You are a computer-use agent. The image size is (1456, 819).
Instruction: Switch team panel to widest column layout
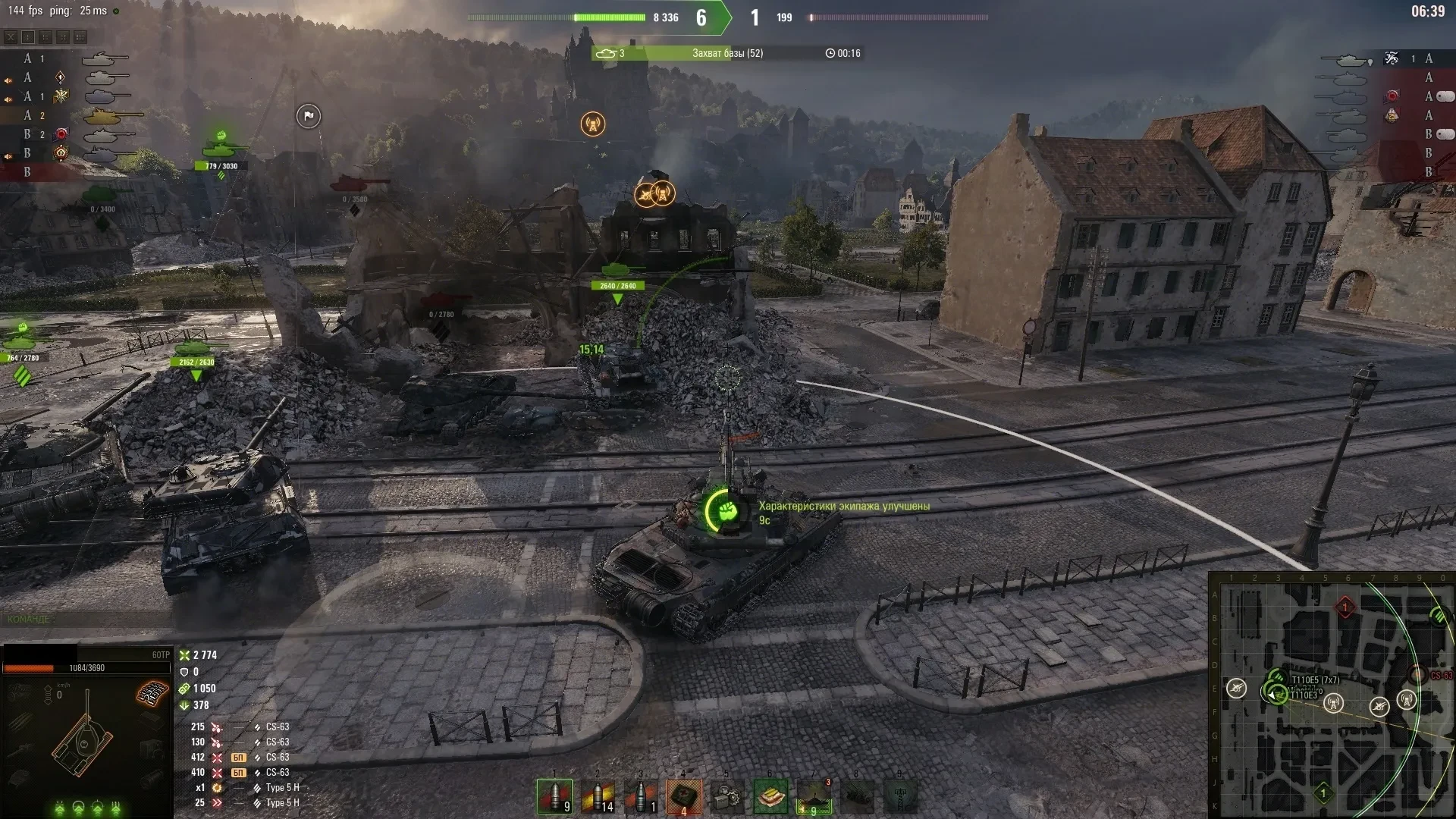pyautogui.click(x=80, y=36)
